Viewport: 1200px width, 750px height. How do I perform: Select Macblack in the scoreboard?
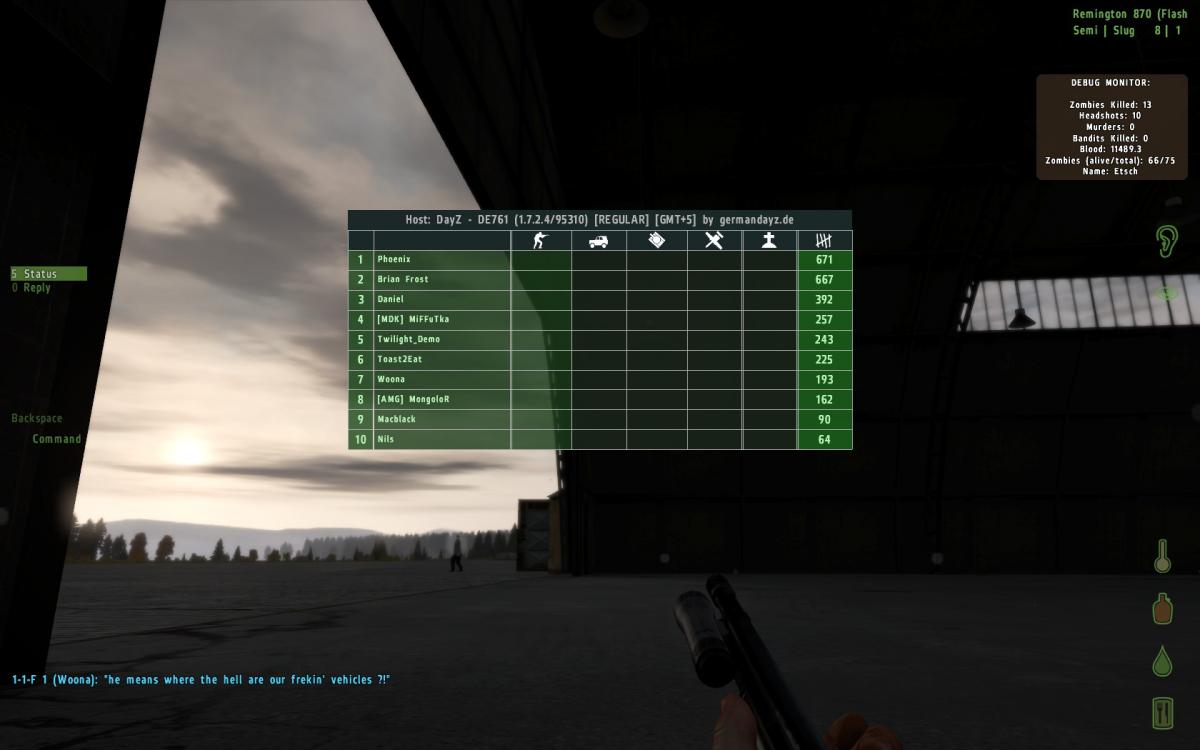click(396, 420)
